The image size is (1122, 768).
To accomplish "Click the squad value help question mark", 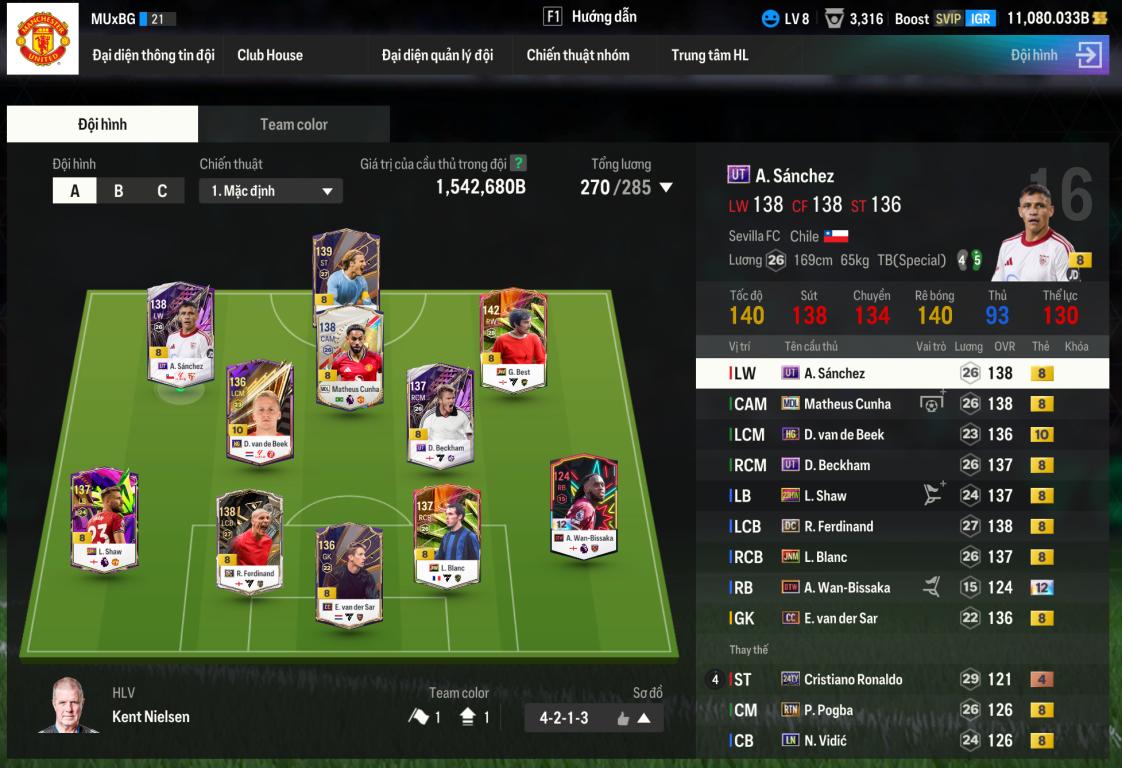I will click(518, 163).
